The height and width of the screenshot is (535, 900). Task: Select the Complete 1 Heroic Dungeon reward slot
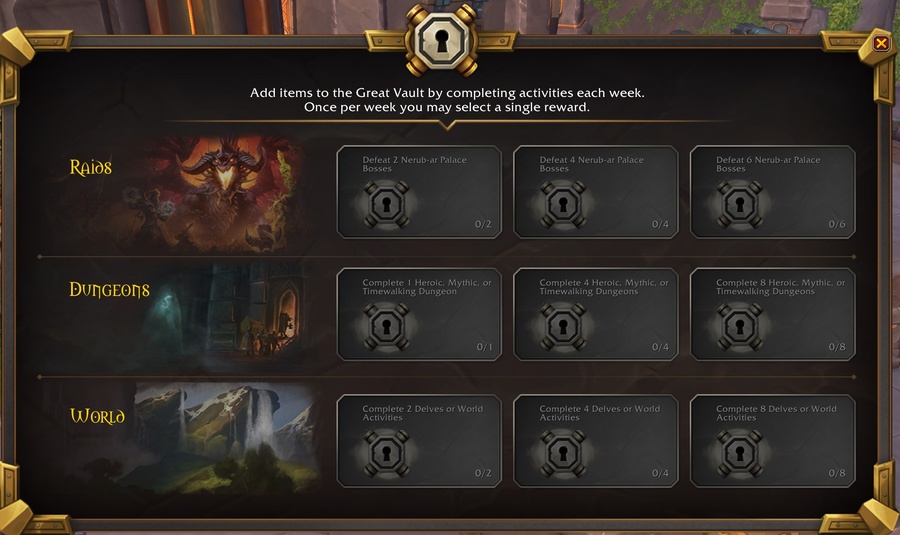(x=419, y=314)
